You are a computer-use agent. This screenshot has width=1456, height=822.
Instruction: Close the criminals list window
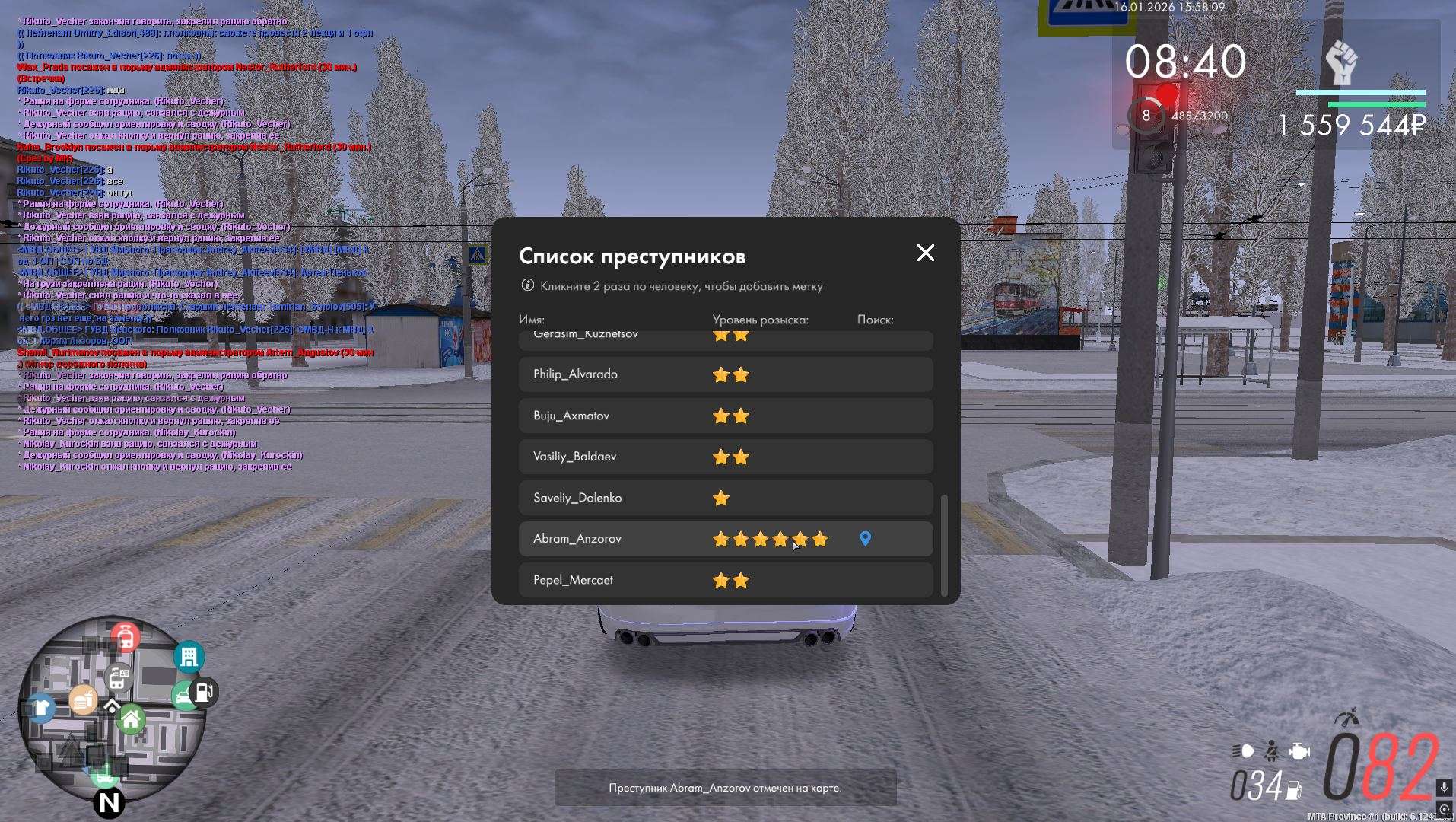[x=925, y=253]
